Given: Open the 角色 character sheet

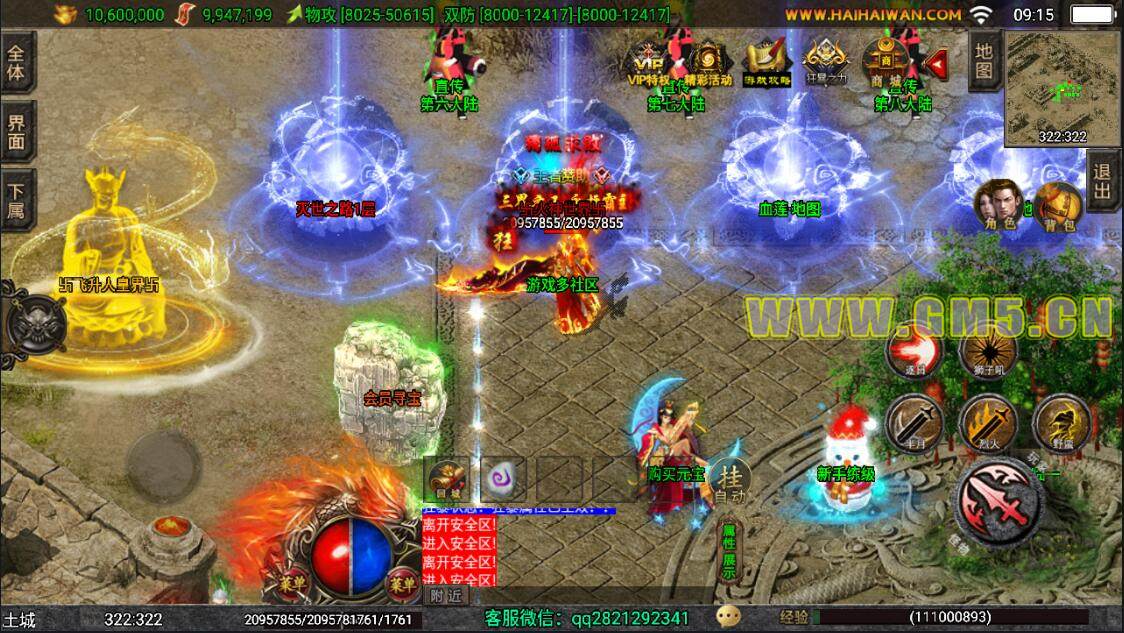Looking at the screenshot, I should coord(995,205).
